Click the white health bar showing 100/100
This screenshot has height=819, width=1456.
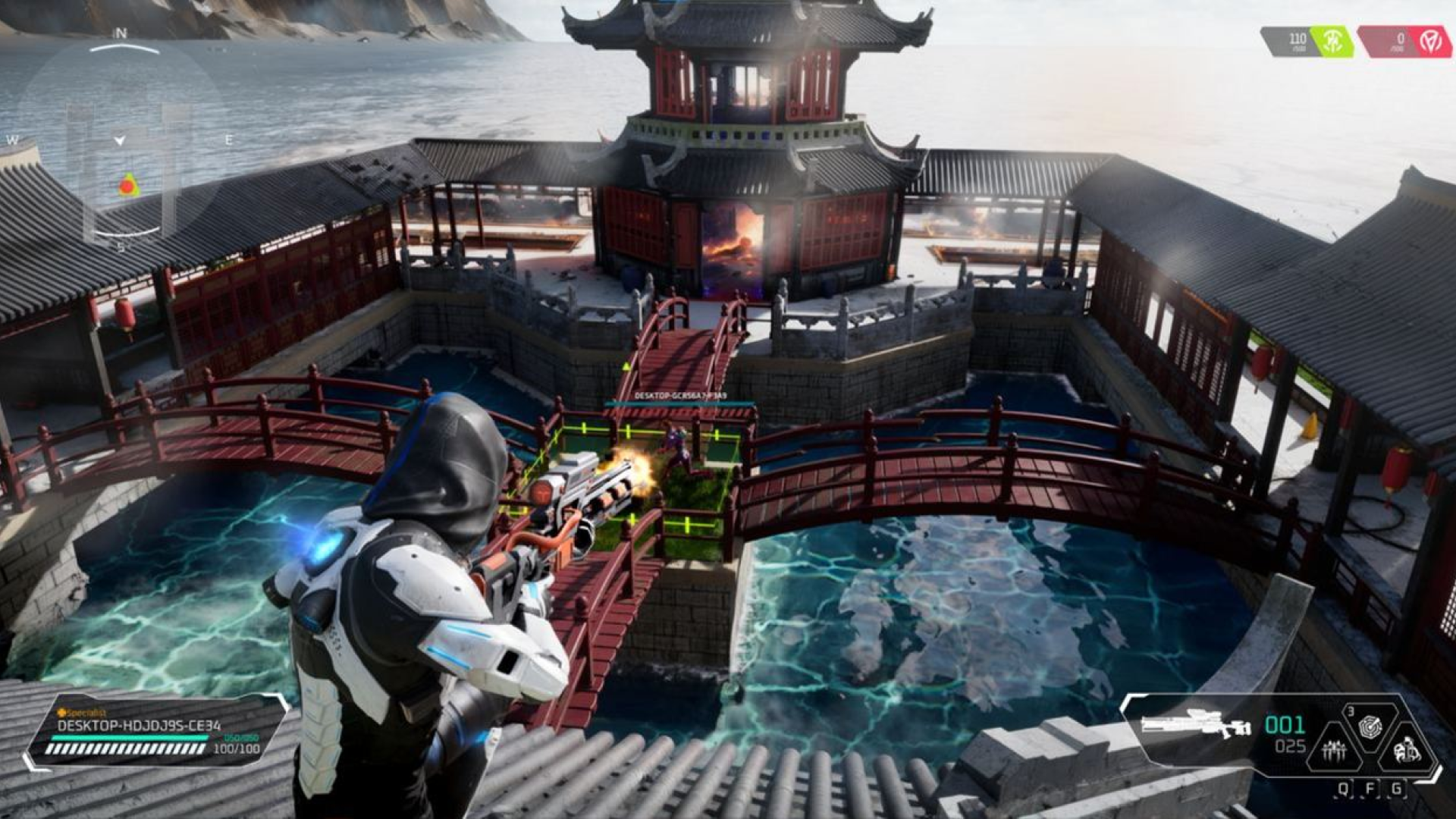(127, 748)
